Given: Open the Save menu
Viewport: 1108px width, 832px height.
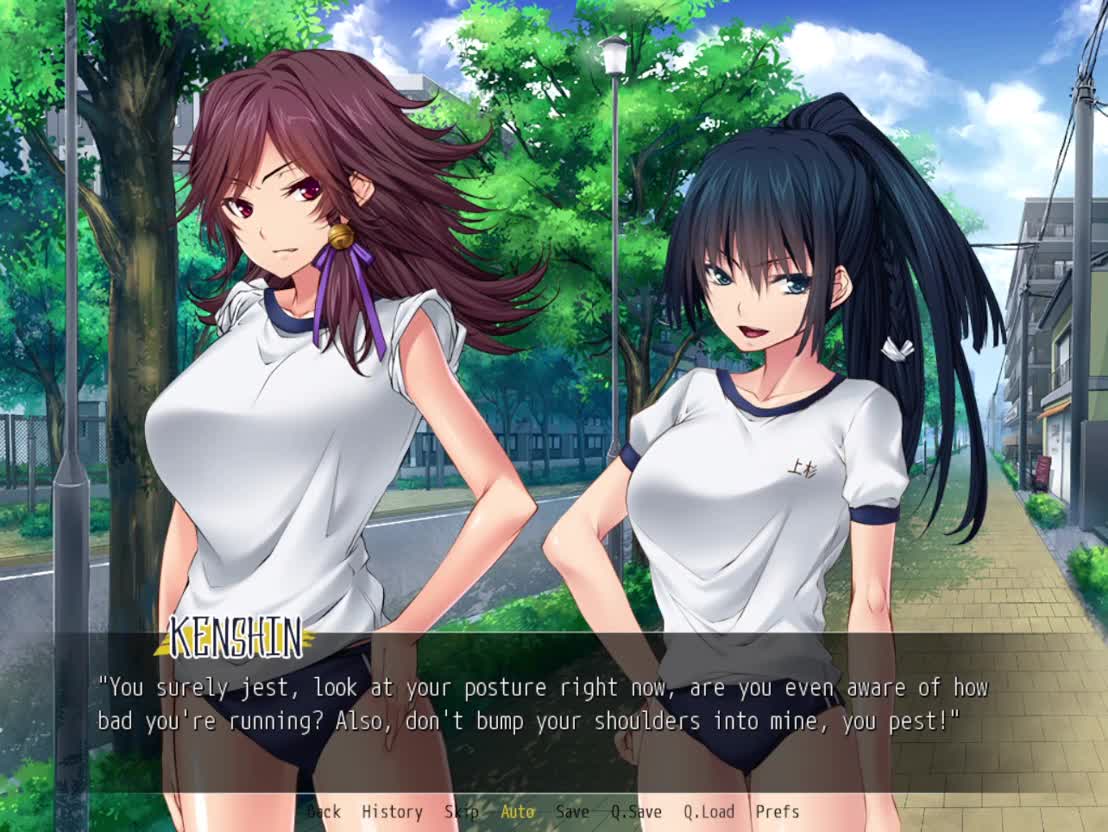Looking at the screenshot, I should click(572, 812).
